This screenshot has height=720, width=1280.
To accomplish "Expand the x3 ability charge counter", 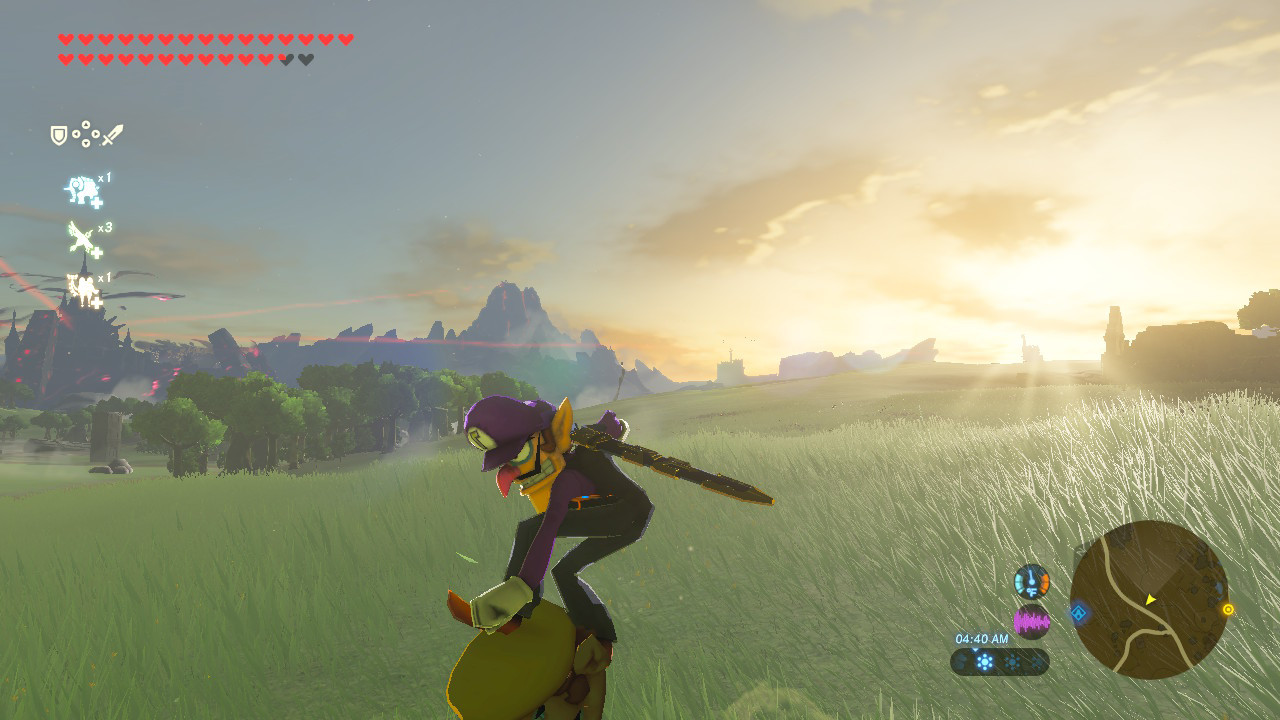I will pyautogui.click(x=105, y=227).
